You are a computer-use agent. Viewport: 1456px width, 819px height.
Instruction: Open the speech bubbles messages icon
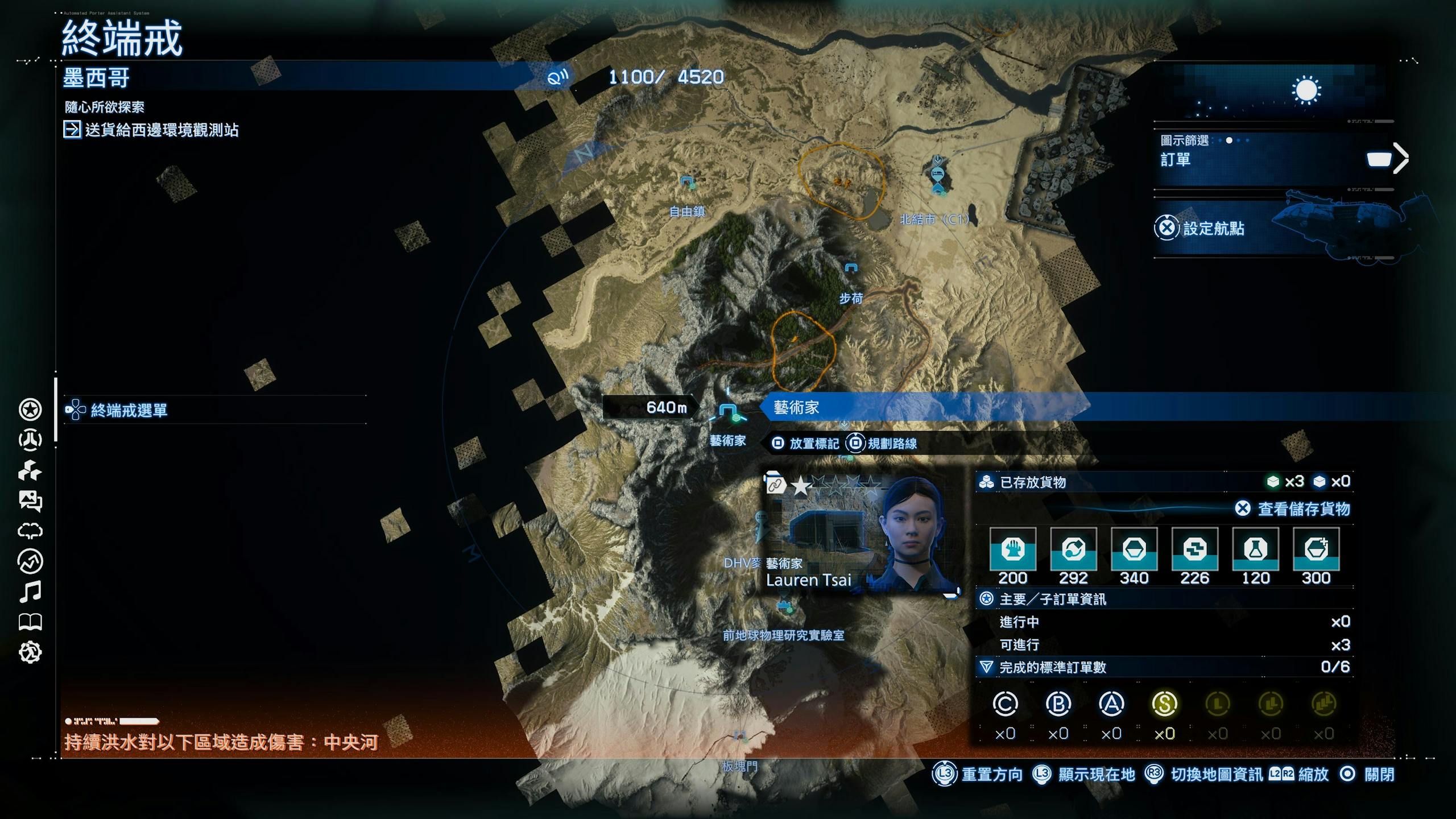tap(30, 501)
